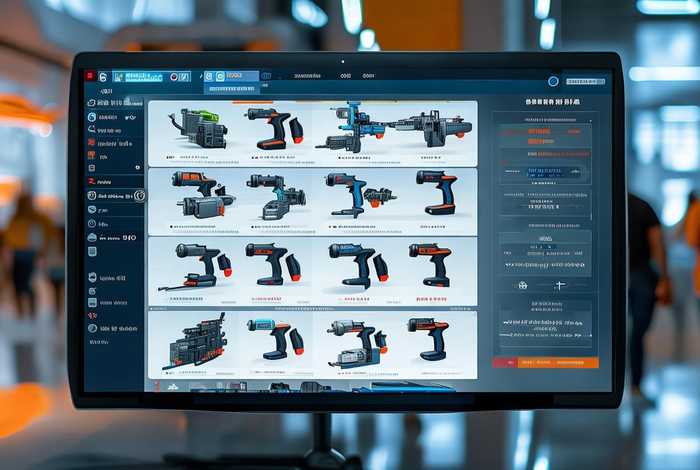Click the orange button in the right panel
Viewport: 700px width, 470px height.
tap(546, 362)
